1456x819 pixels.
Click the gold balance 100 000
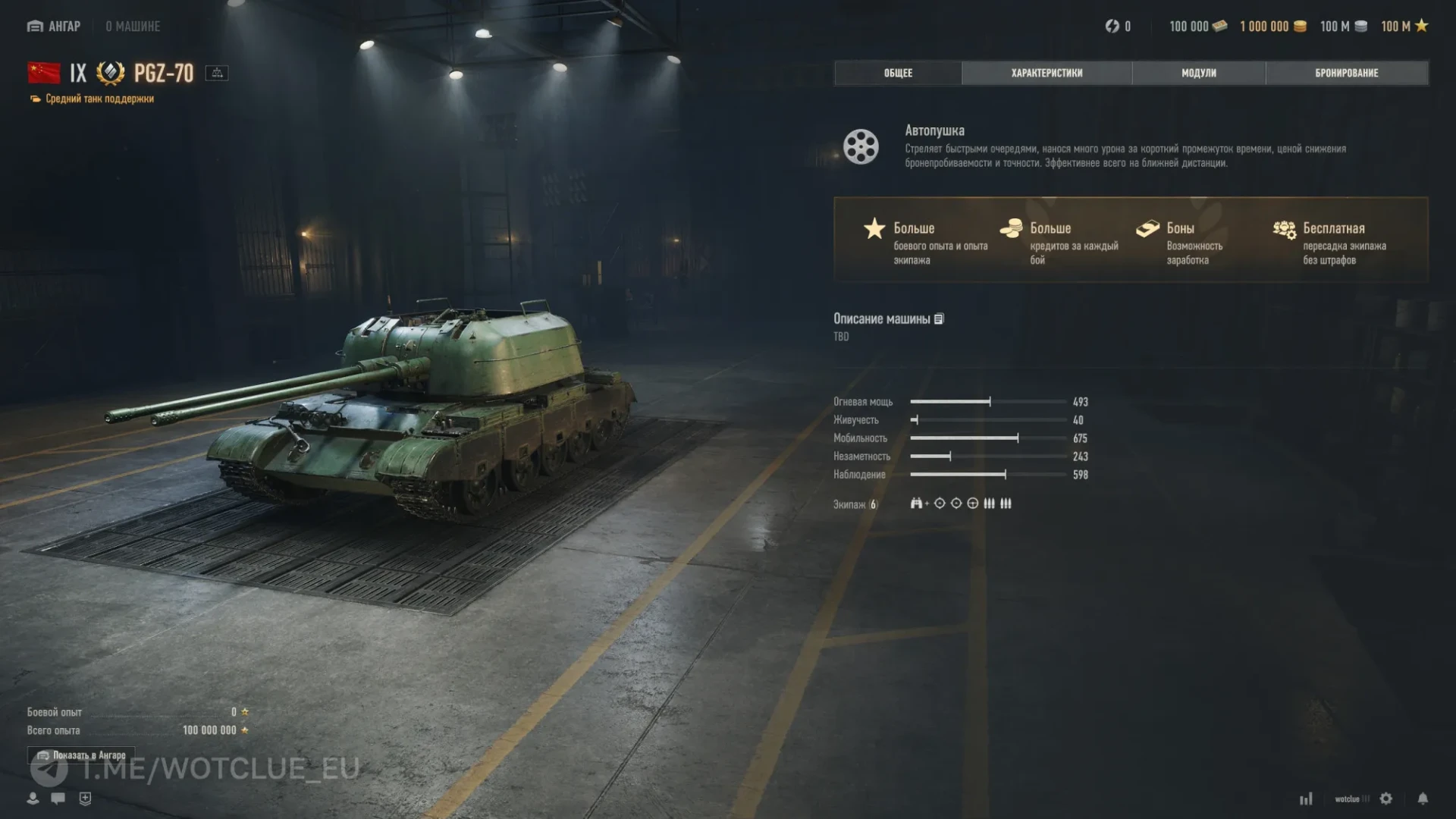tap(1197, 27)
